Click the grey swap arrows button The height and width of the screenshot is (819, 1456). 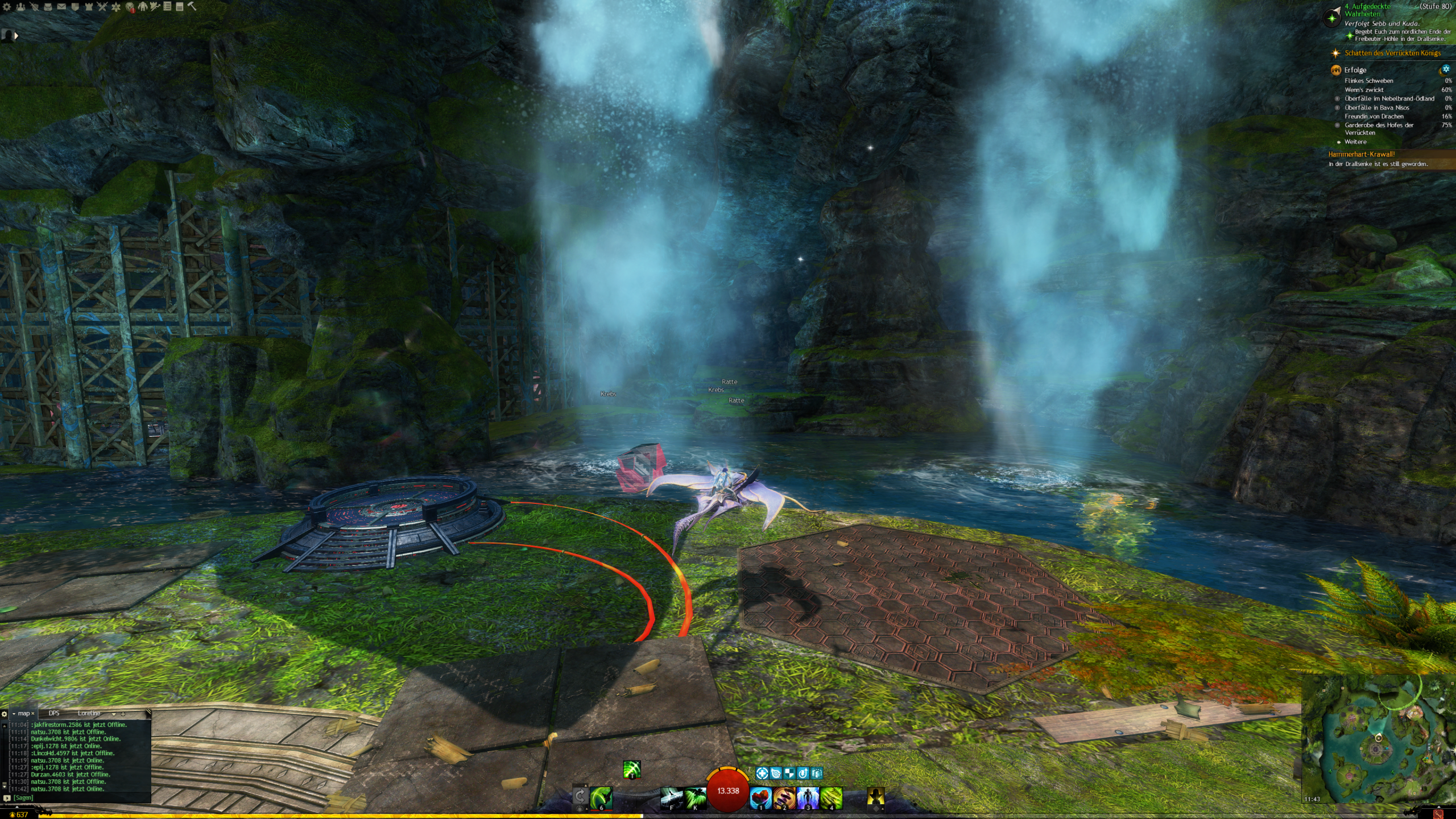click(580, 796)
